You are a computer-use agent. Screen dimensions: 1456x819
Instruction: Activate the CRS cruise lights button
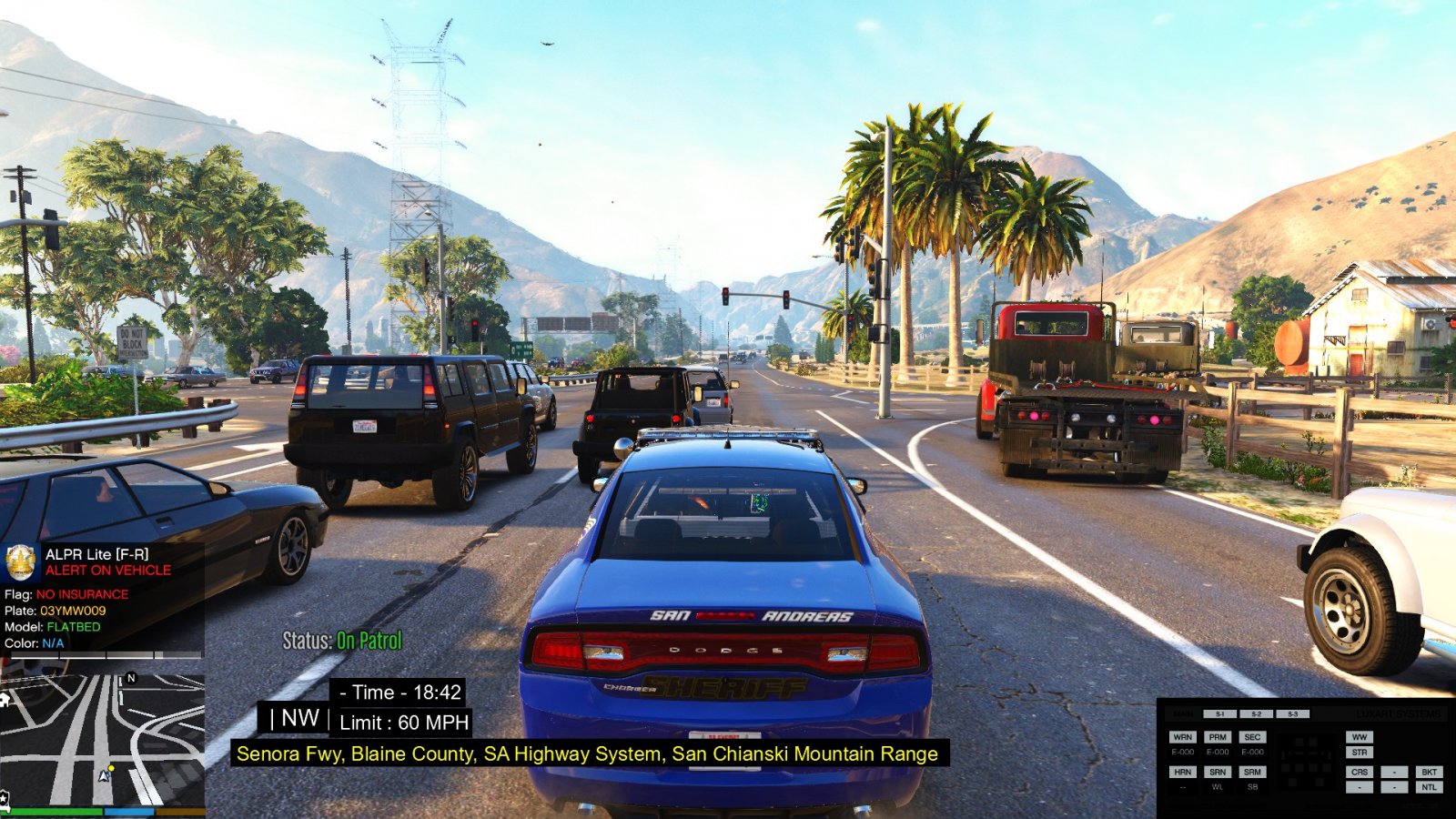pyautogui.click(x=1360, y=772)
